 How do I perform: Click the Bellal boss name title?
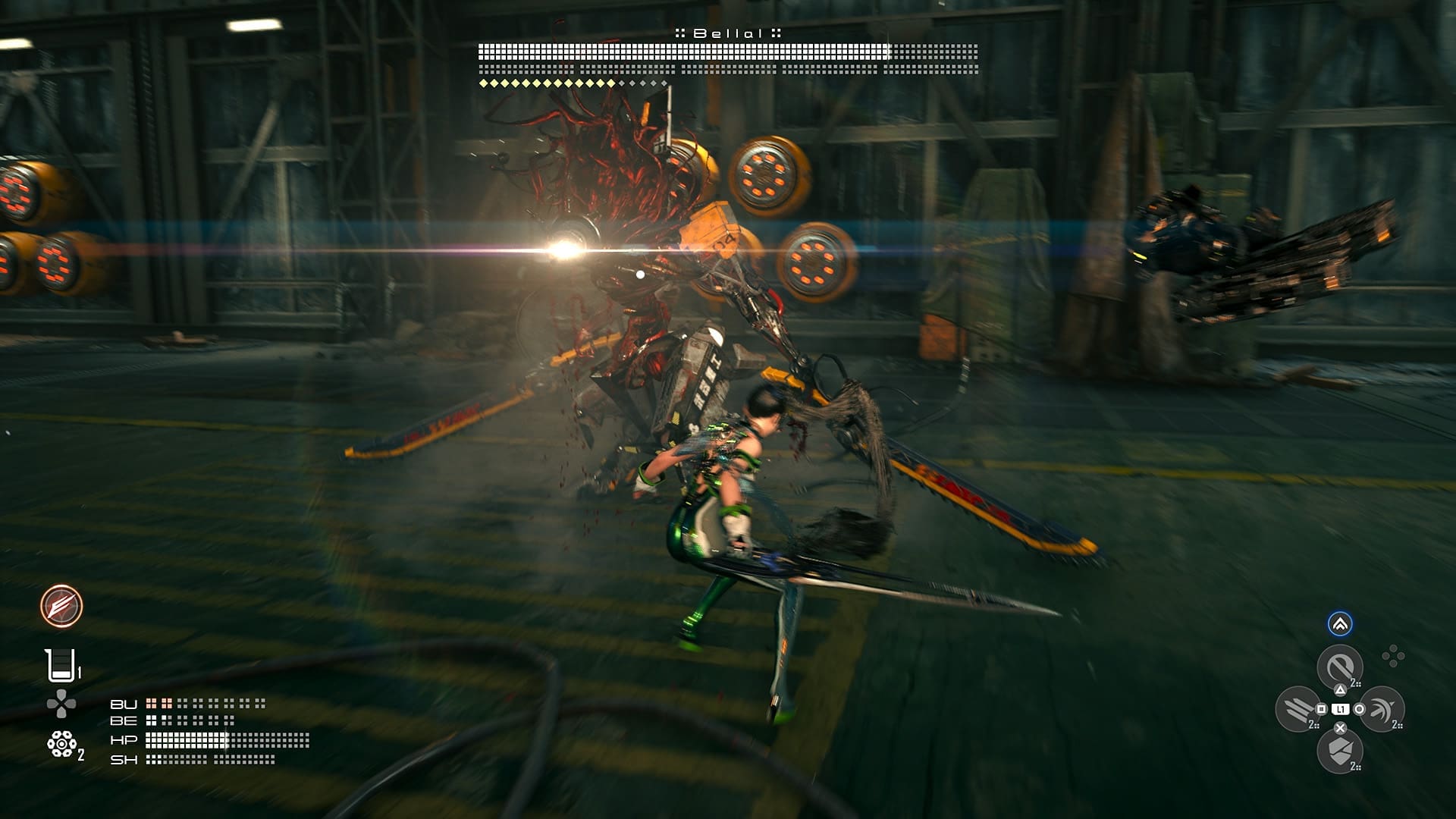[728, 33]
